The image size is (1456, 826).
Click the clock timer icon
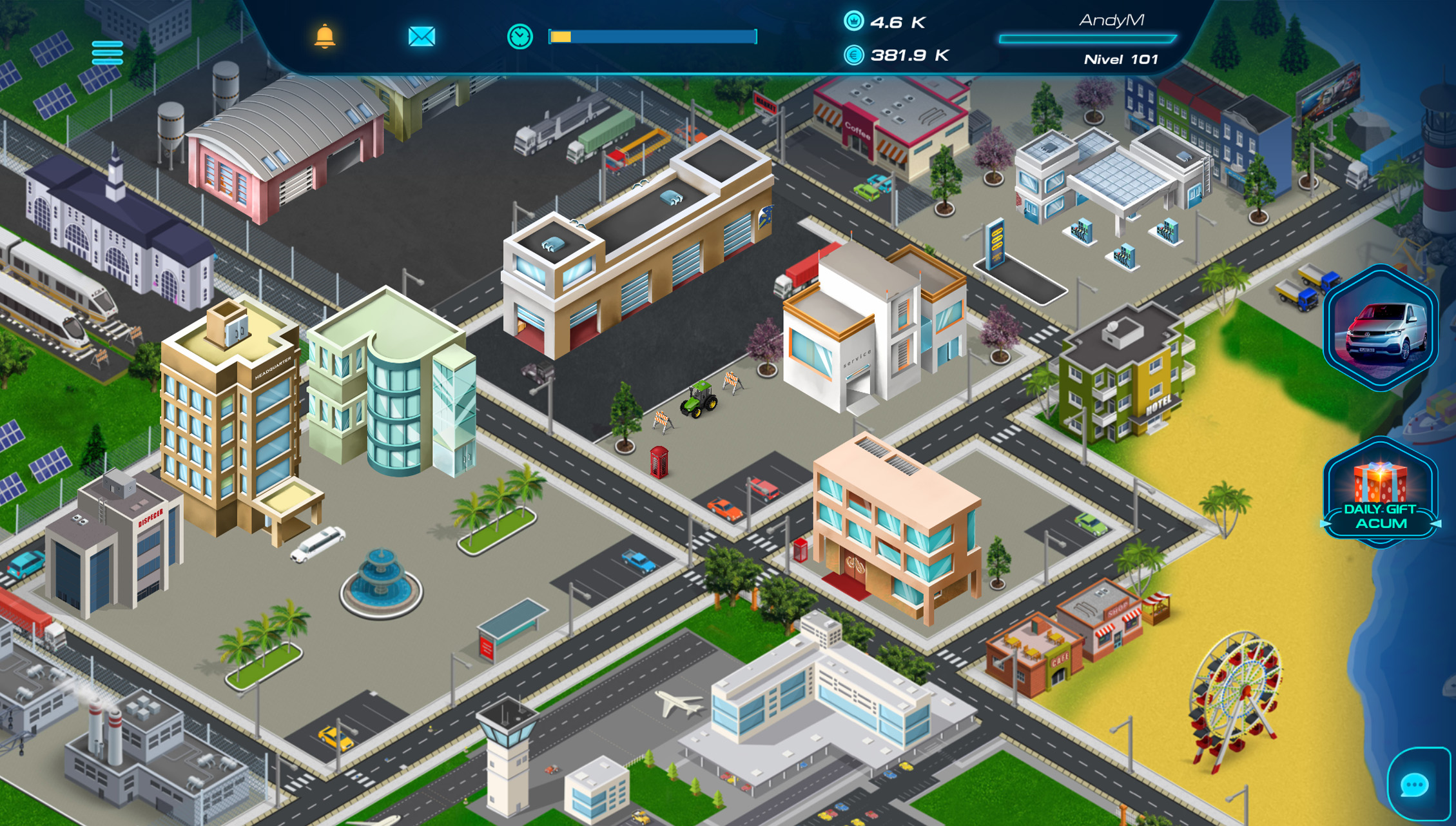click(519, 37)
